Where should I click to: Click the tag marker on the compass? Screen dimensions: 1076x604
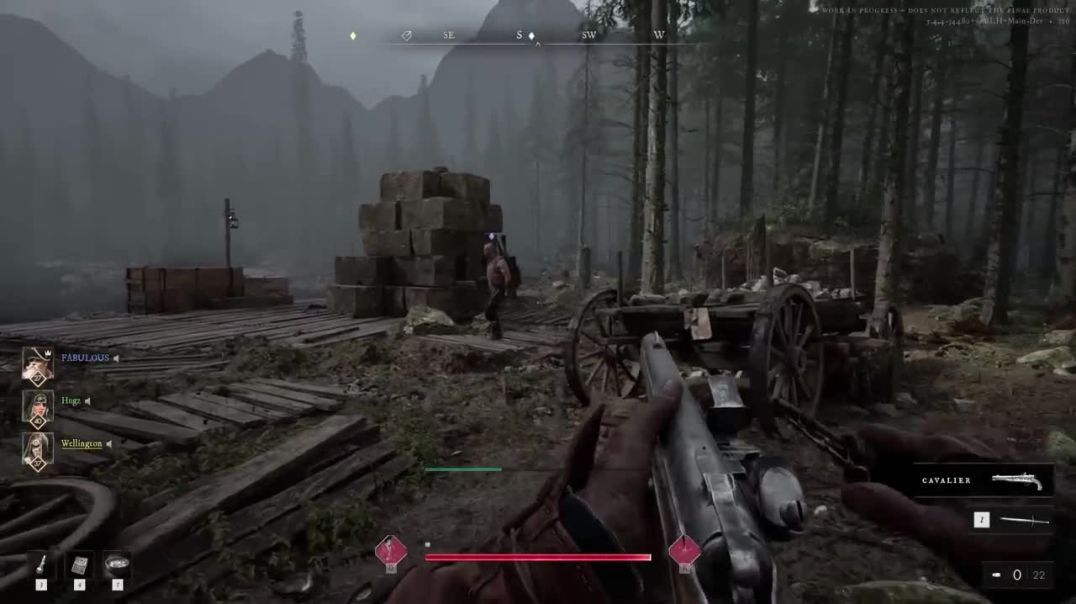click(x=407, y=36)
